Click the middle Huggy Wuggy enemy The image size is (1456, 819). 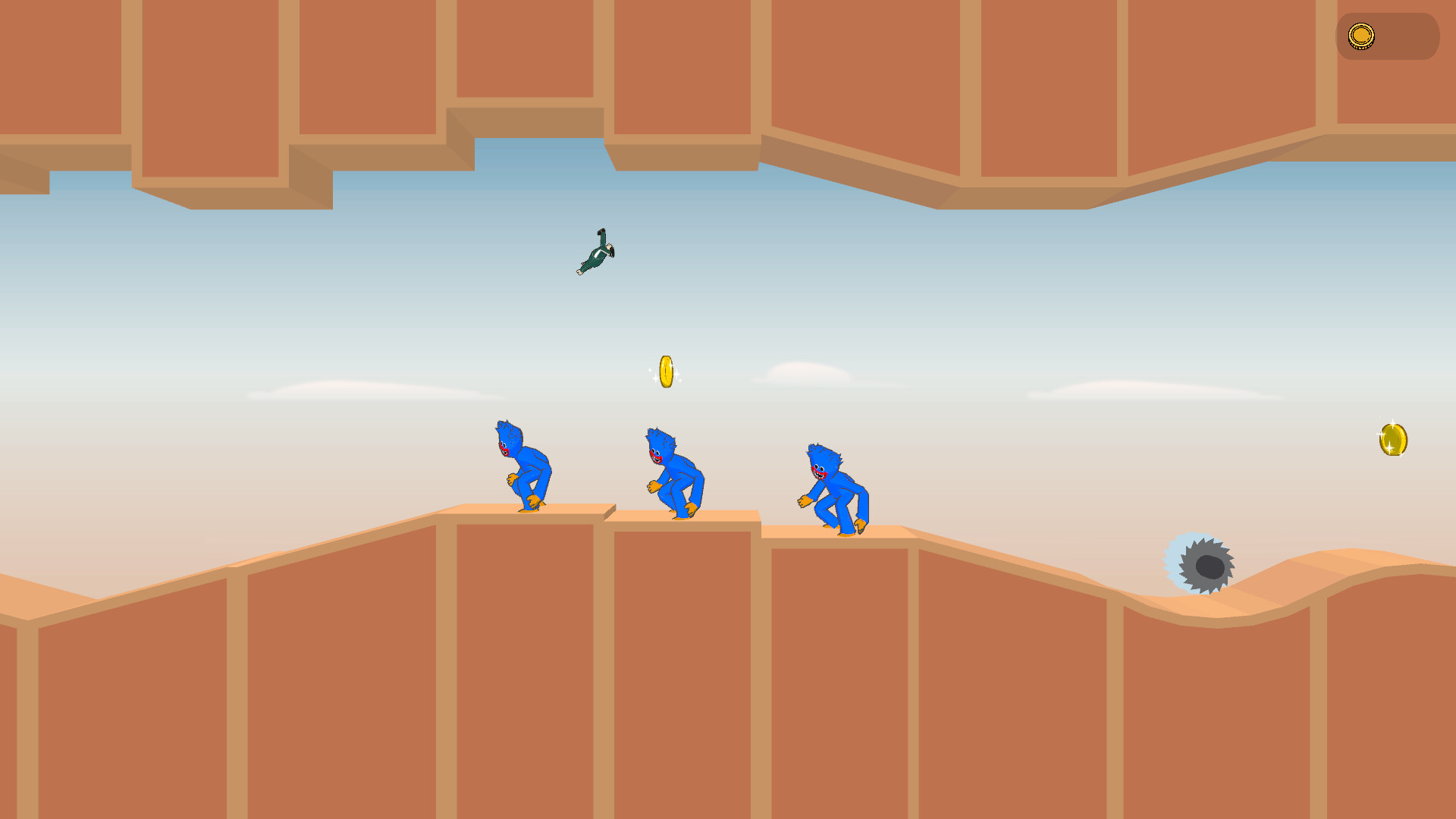[677, 471]
